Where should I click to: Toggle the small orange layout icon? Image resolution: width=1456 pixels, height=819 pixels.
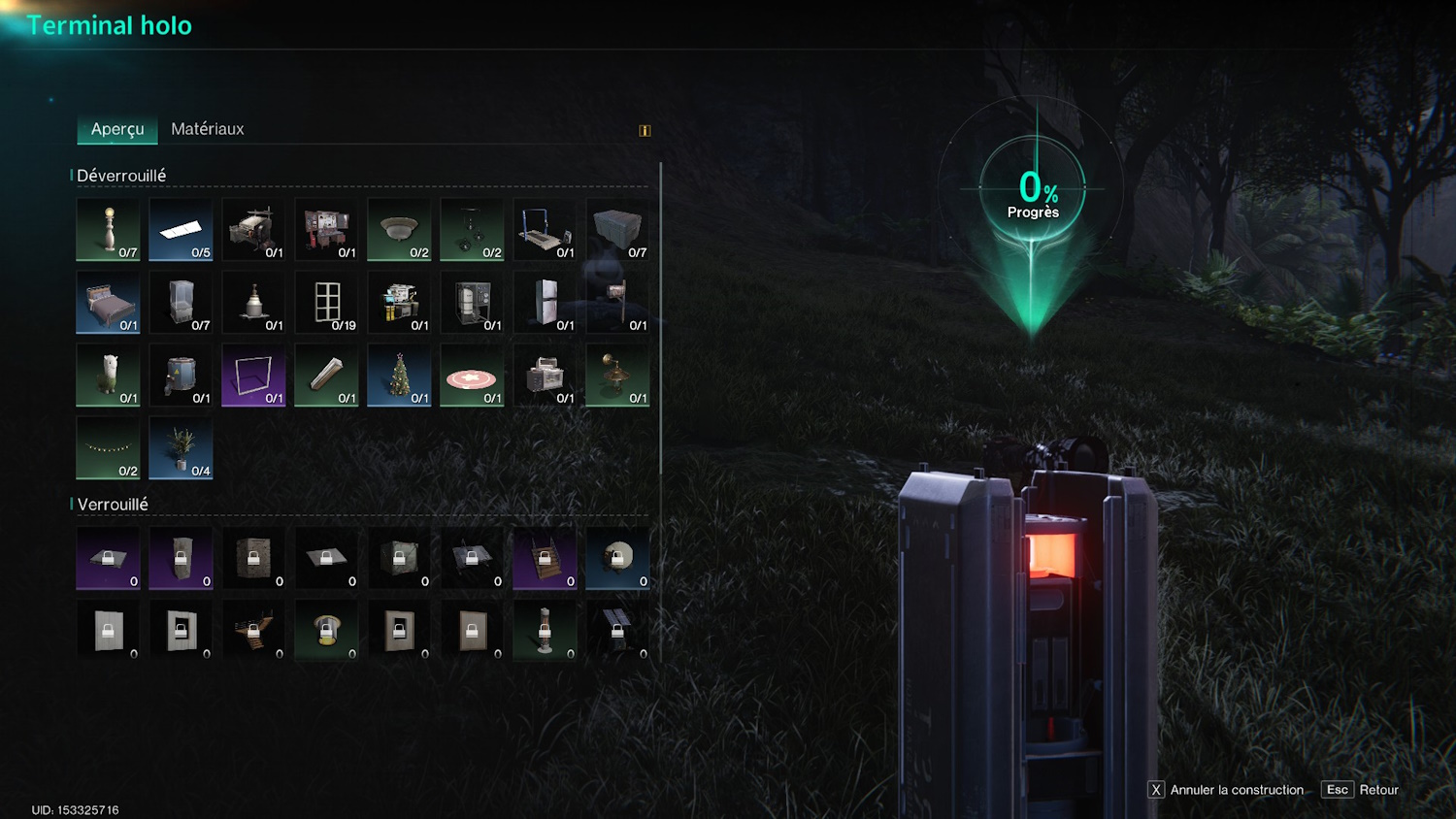click(645, 131)
